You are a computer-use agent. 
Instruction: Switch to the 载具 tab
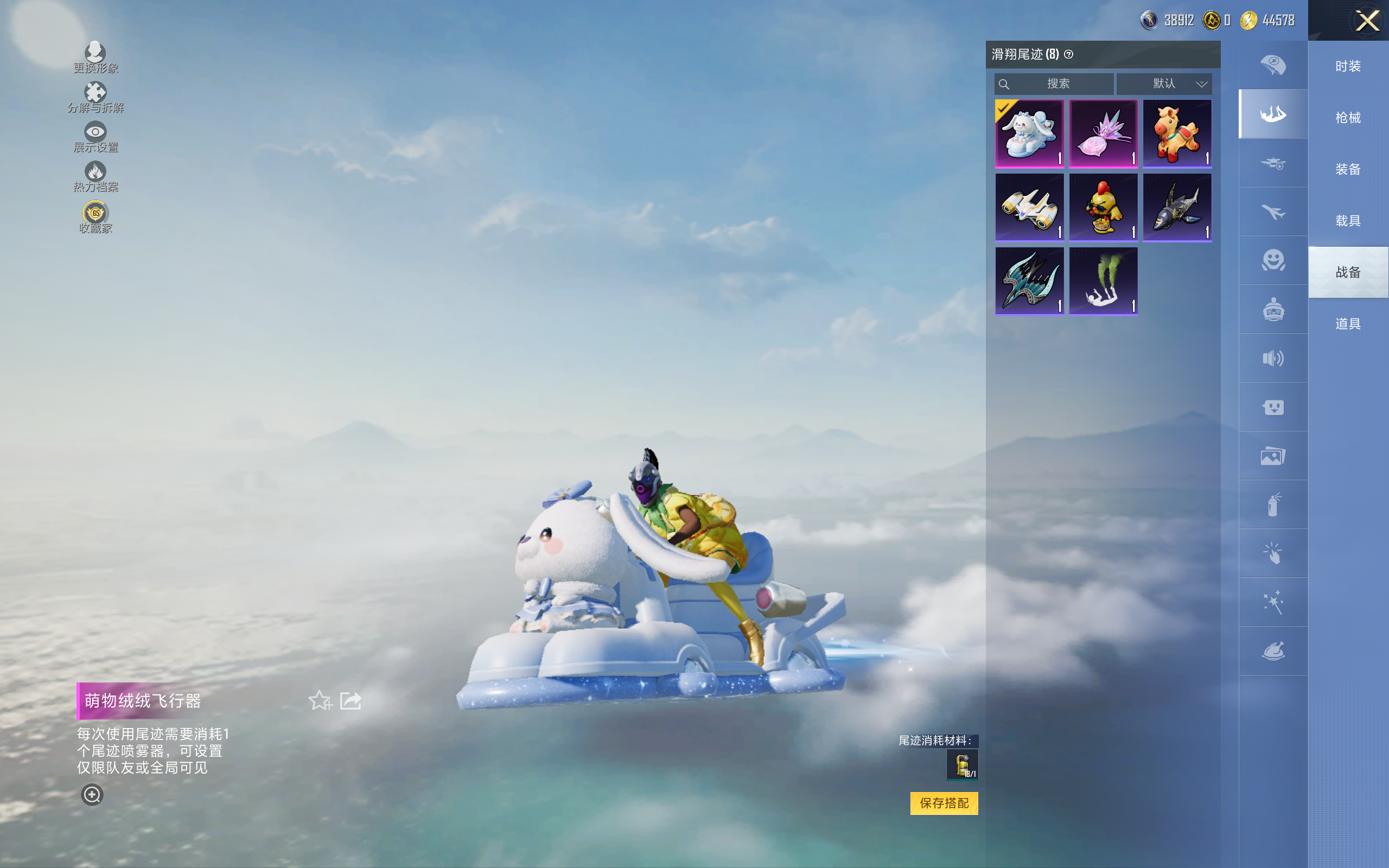coord(1348,221)
